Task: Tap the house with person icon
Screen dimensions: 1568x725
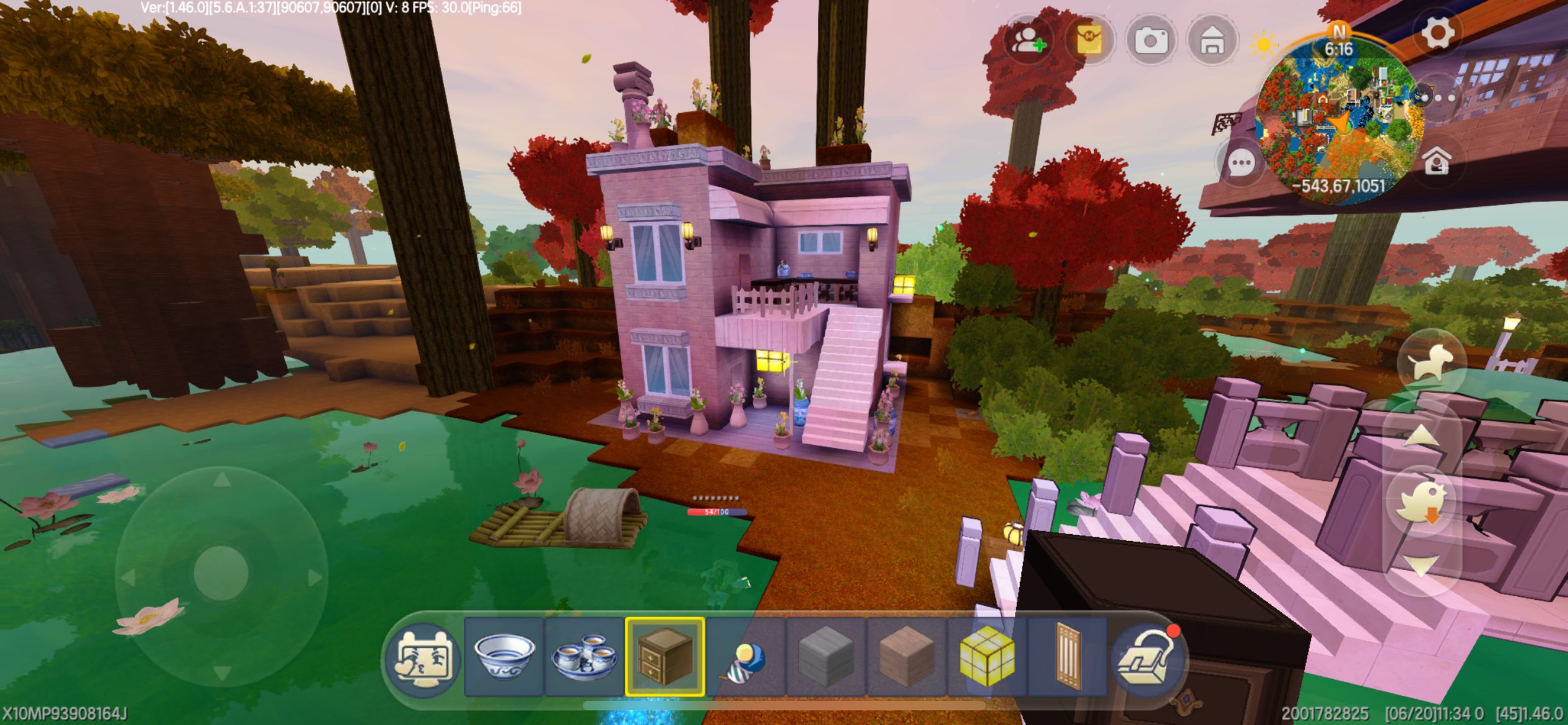Action: [x=1437, y=162]
